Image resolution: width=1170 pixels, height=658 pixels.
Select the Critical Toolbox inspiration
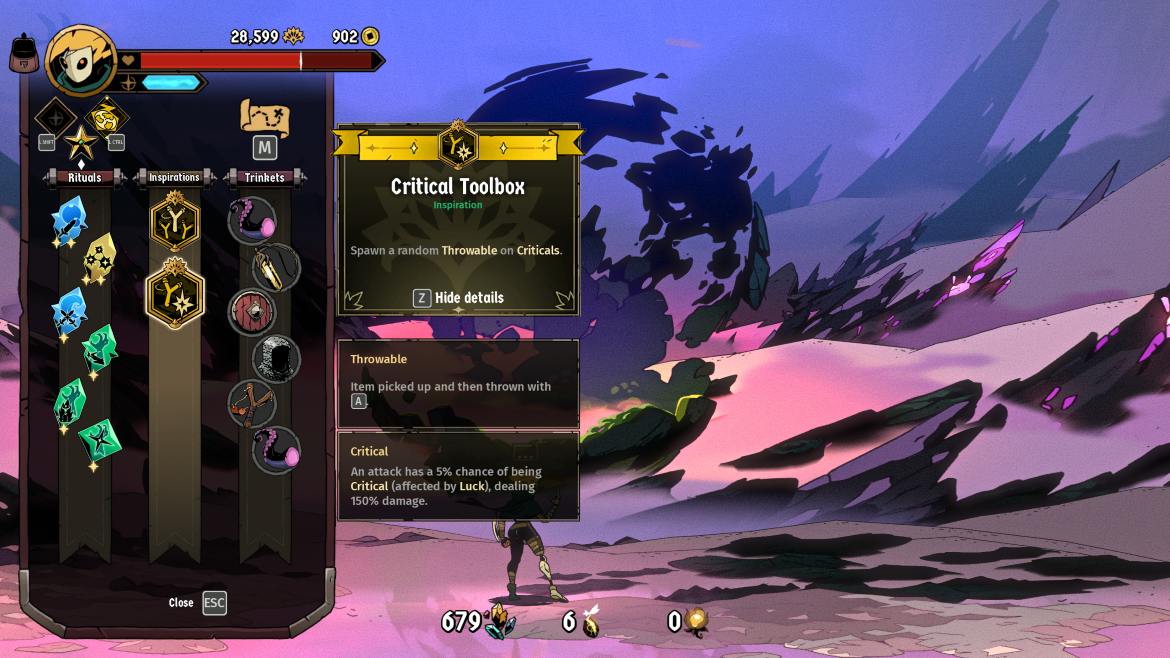(175, 293)
